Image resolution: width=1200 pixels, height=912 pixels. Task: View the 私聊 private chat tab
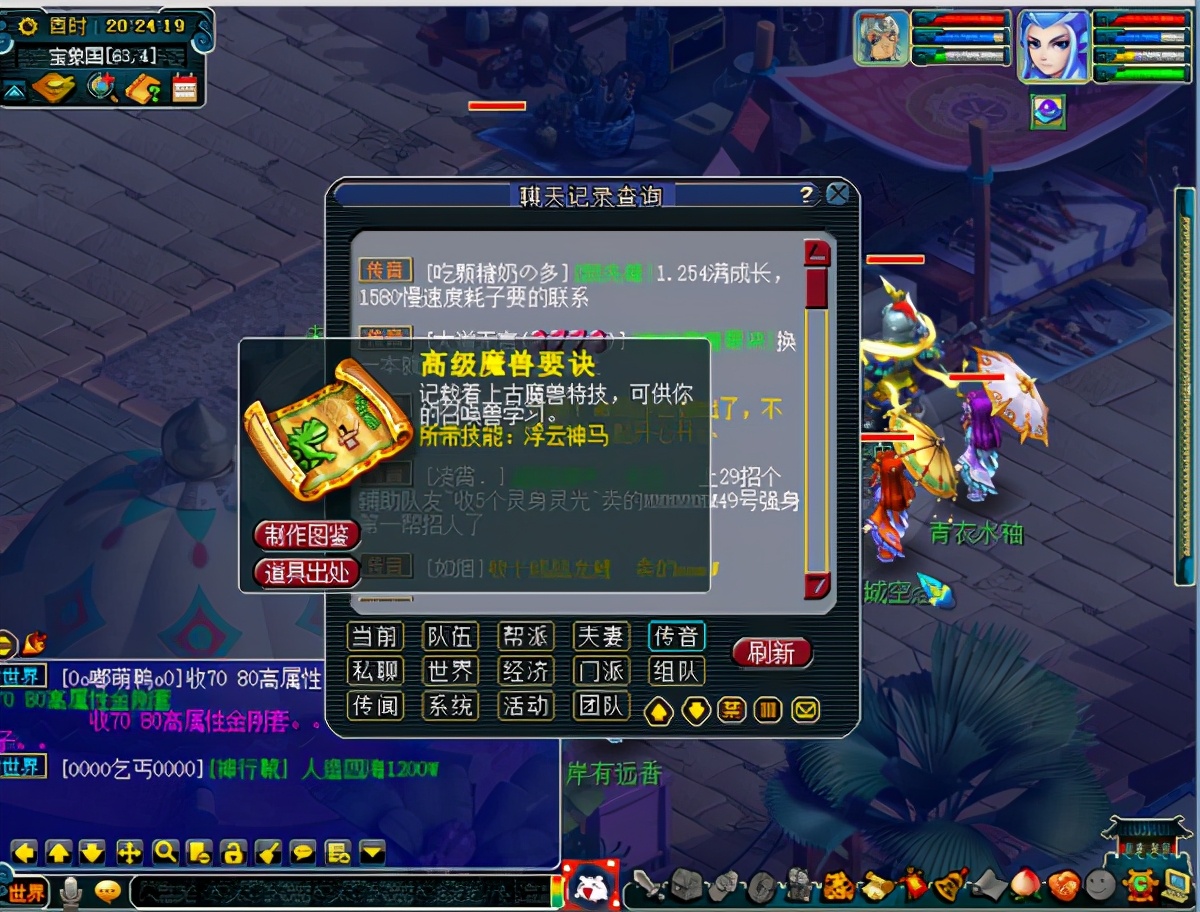click(x=375, y=671)
